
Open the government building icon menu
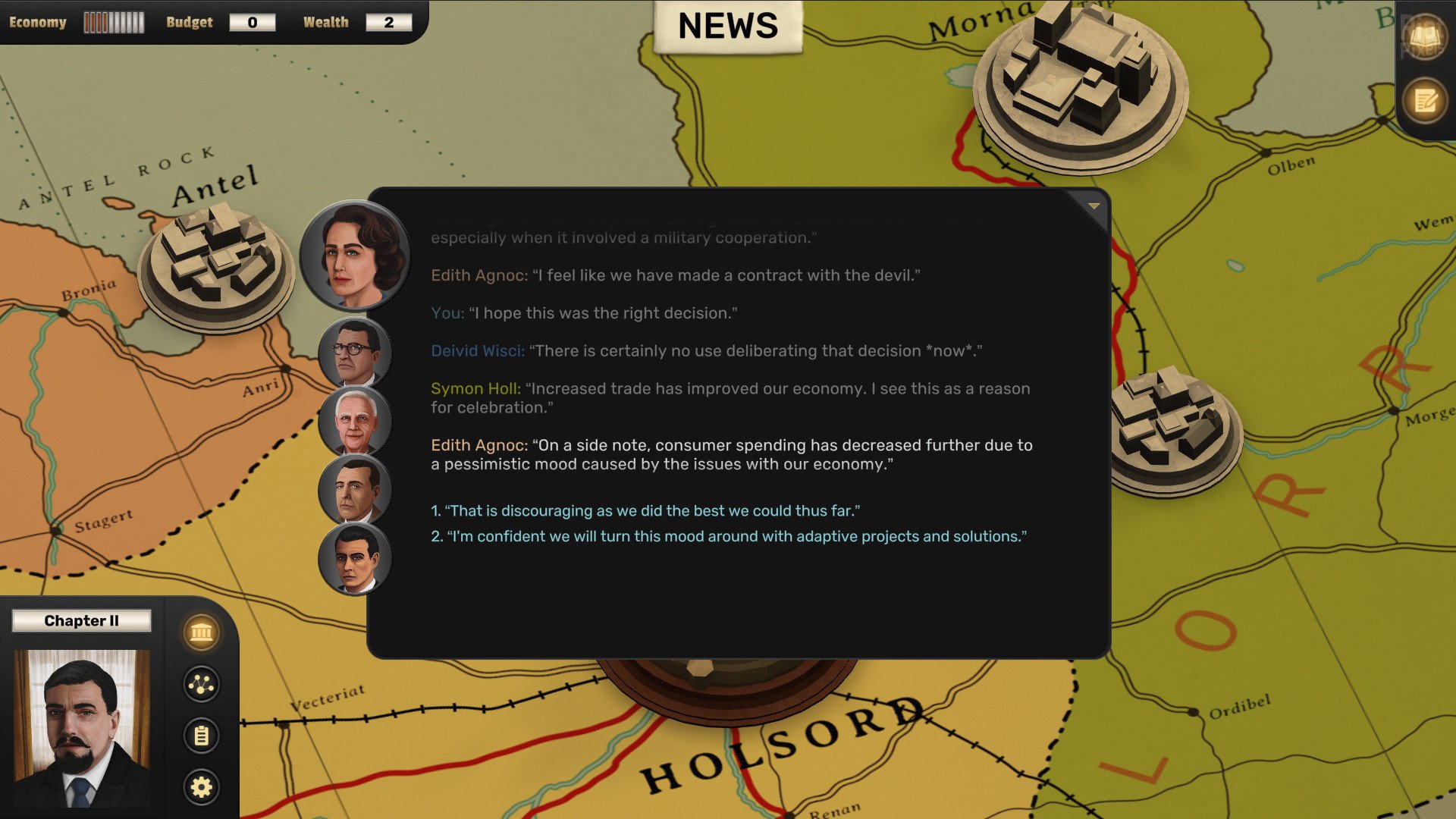(x=202, y=632)
